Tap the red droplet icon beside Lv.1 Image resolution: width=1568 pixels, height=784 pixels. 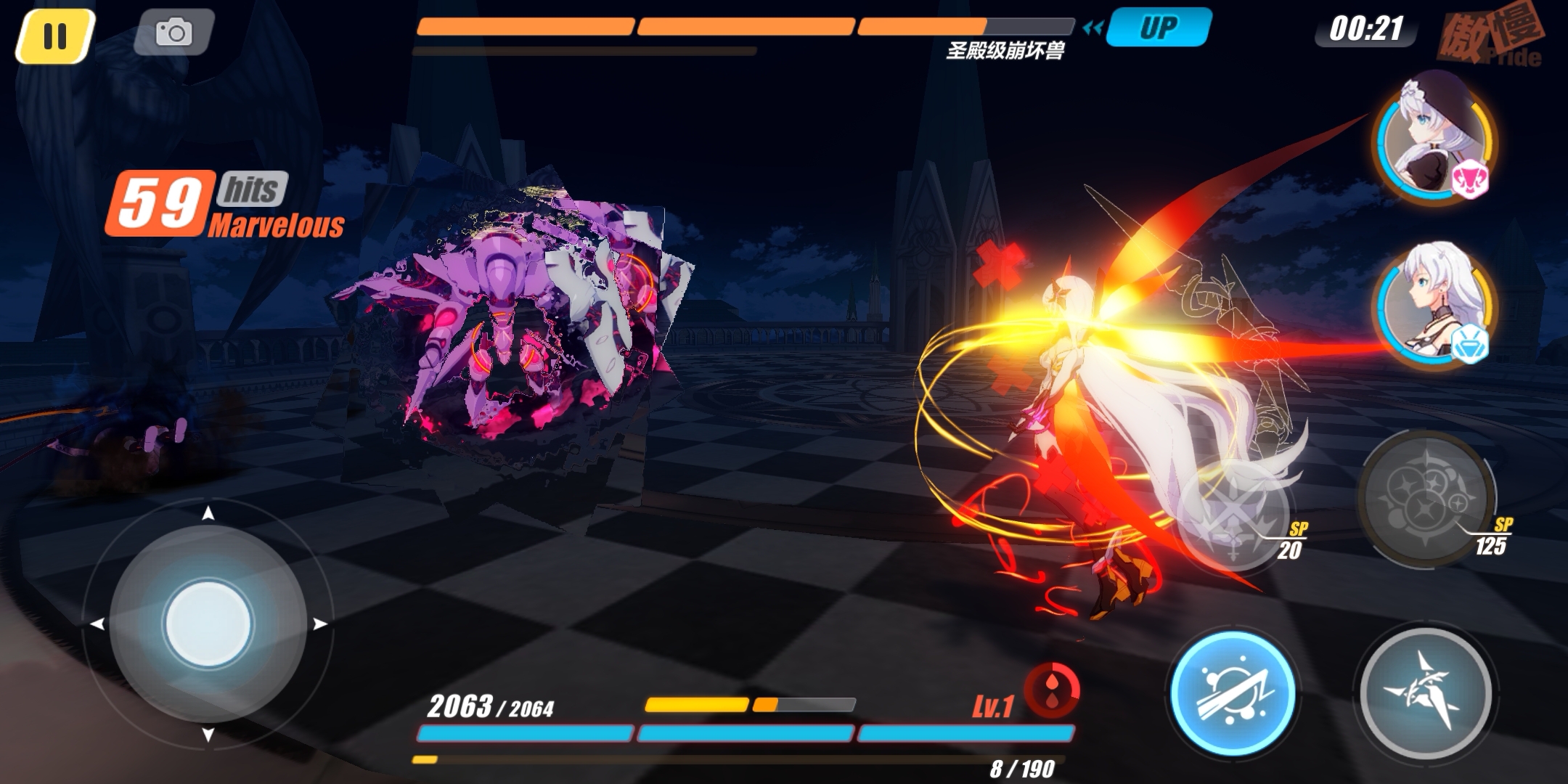(1052, 690)
